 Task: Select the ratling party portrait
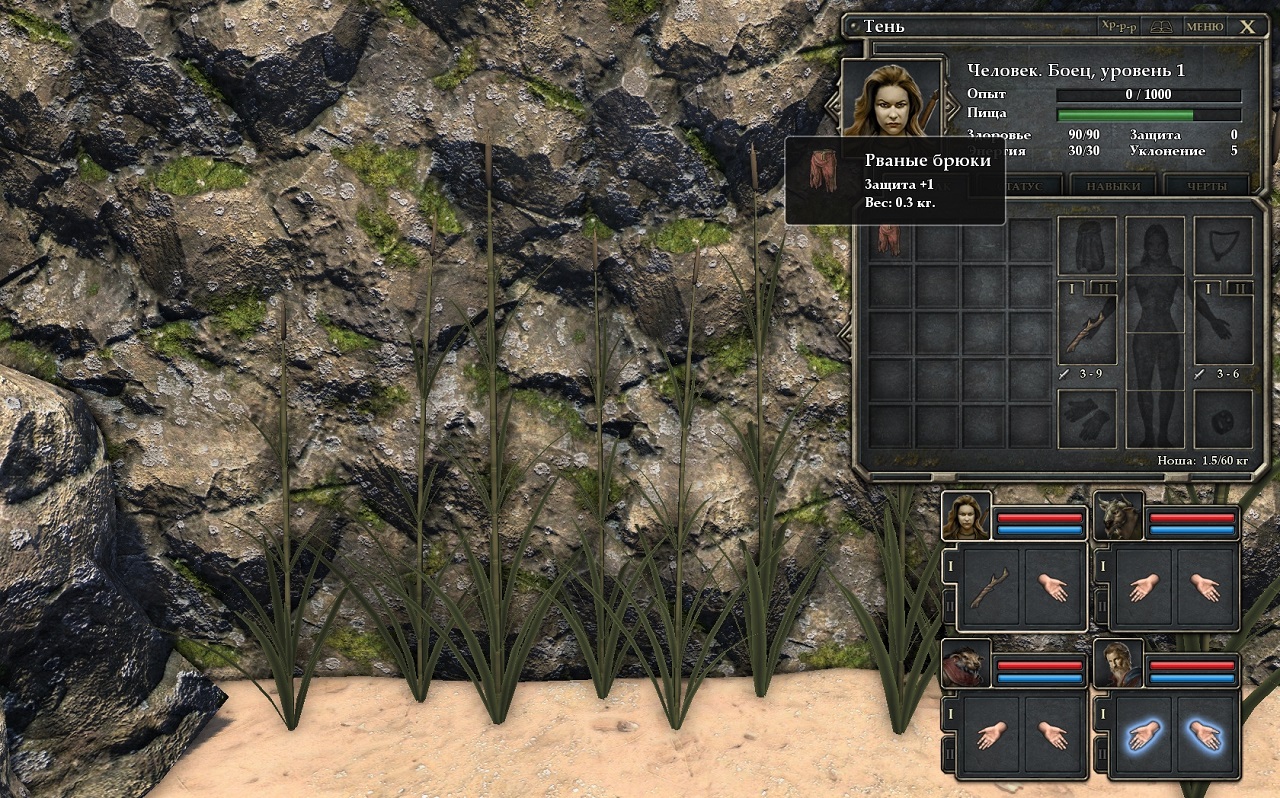966,664
